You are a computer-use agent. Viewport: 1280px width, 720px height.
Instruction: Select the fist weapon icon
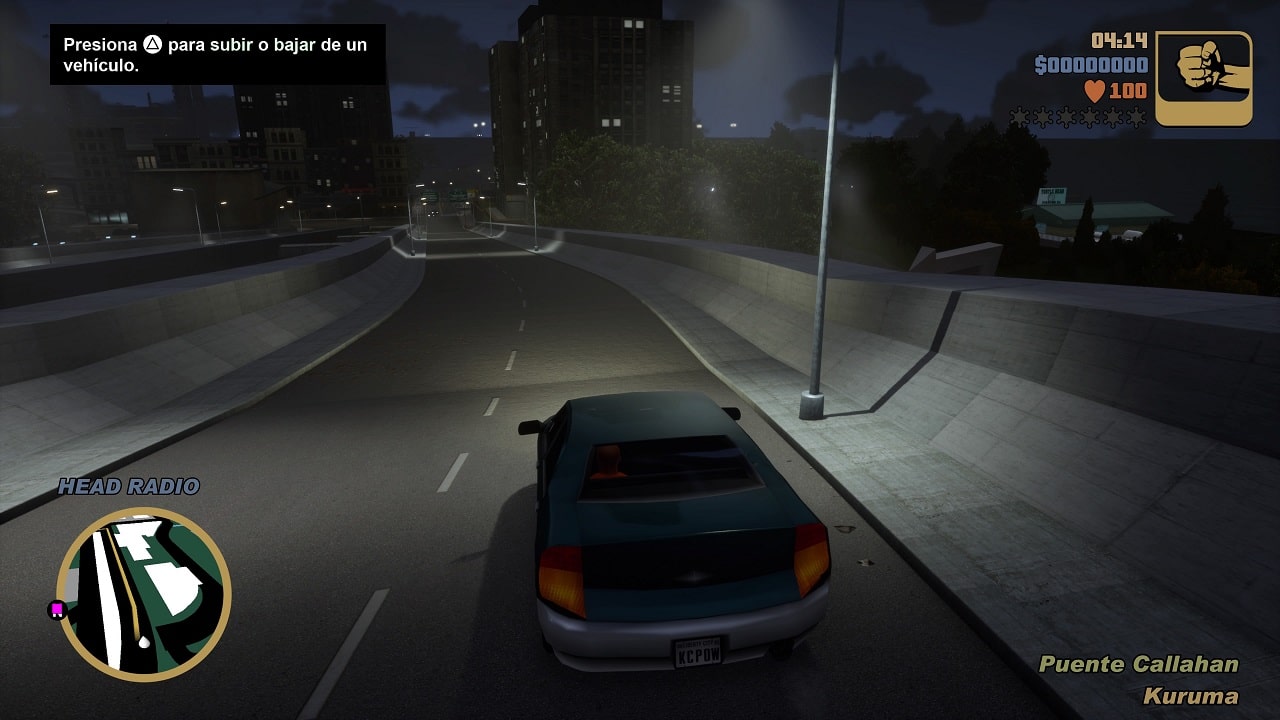click(1204, 78)
